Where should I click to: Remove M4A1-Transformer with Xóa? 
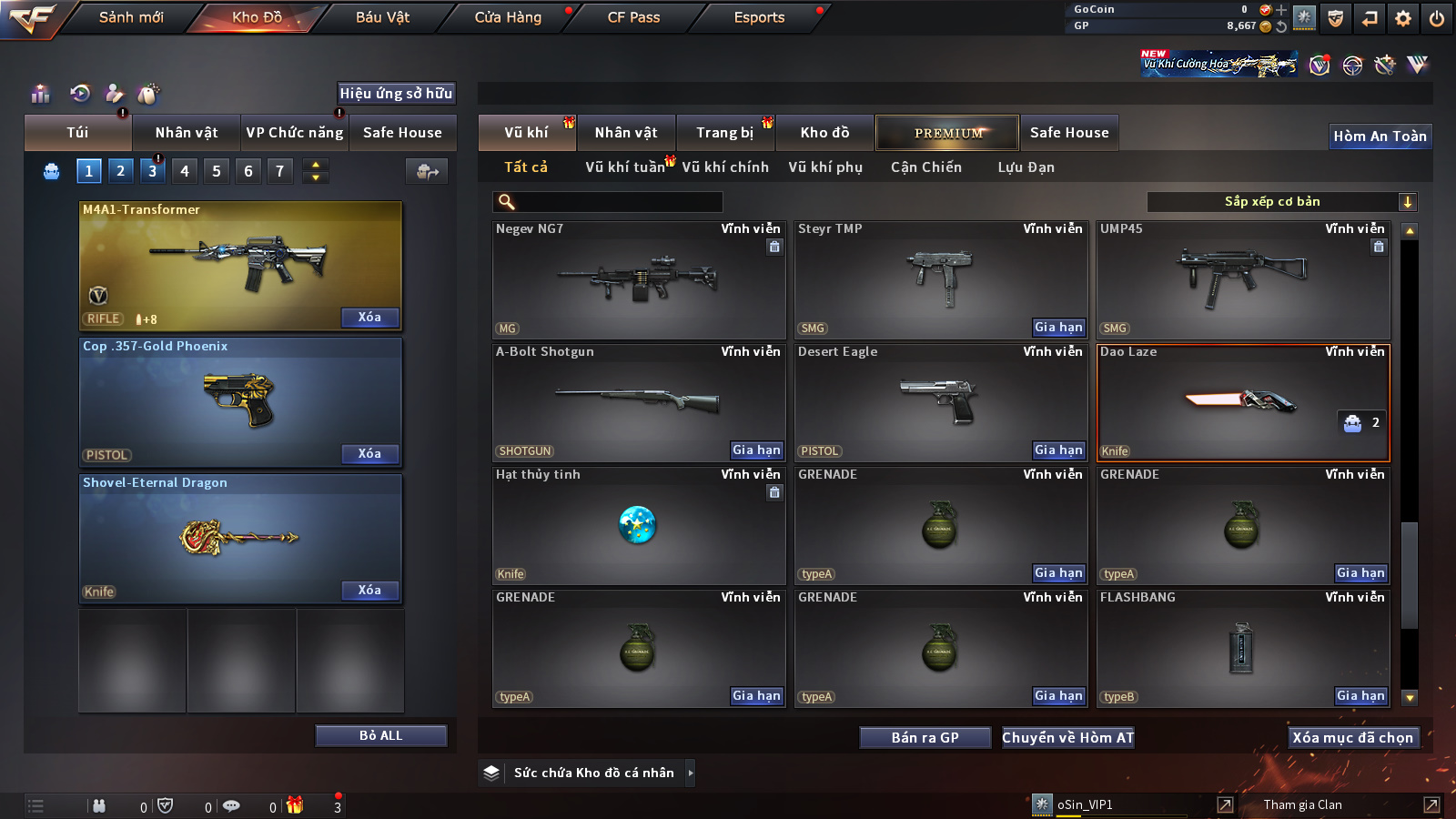click(x=369, y=318)
